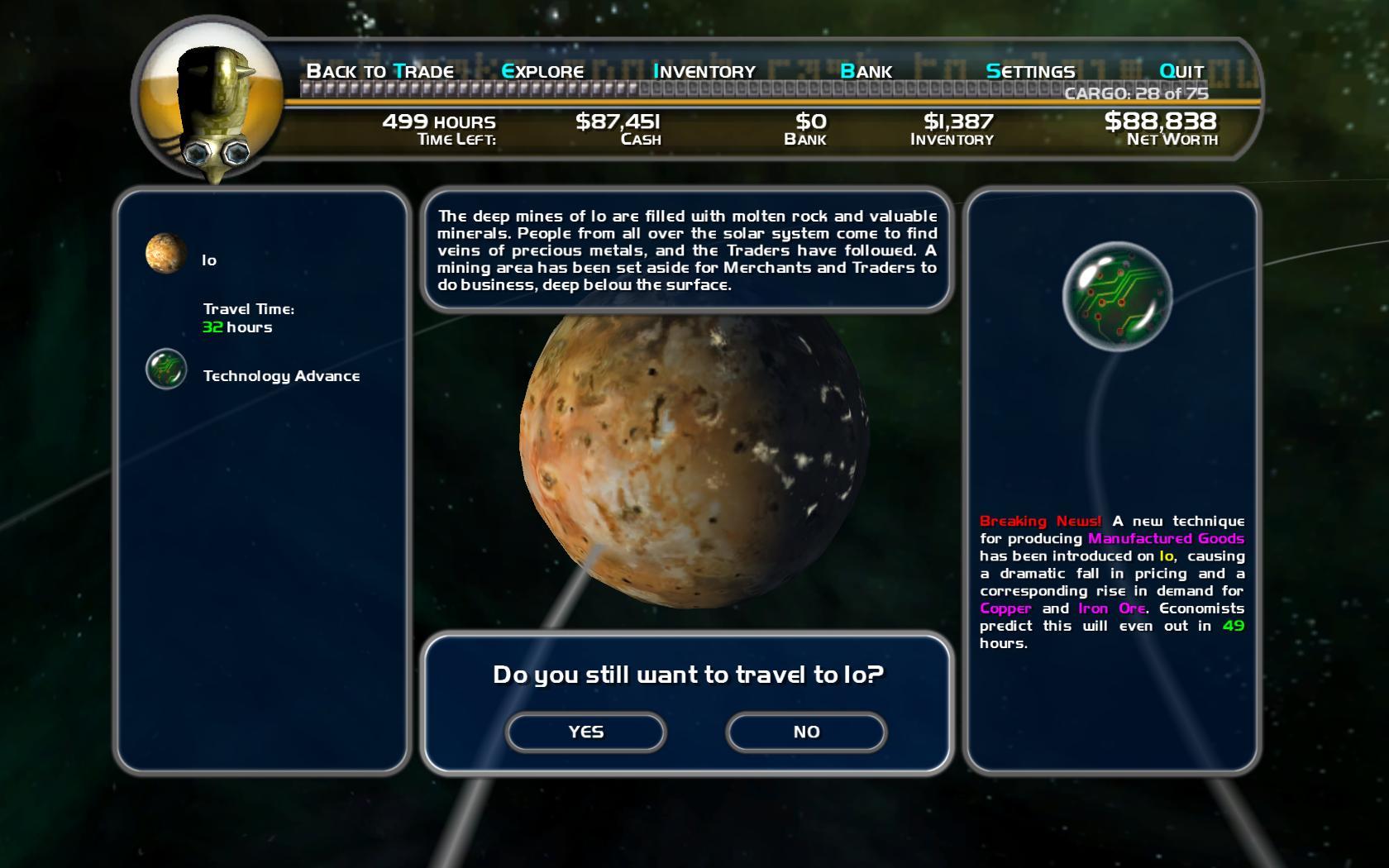
Task: Quit the game from top menu
Action: pos(1181,71)
